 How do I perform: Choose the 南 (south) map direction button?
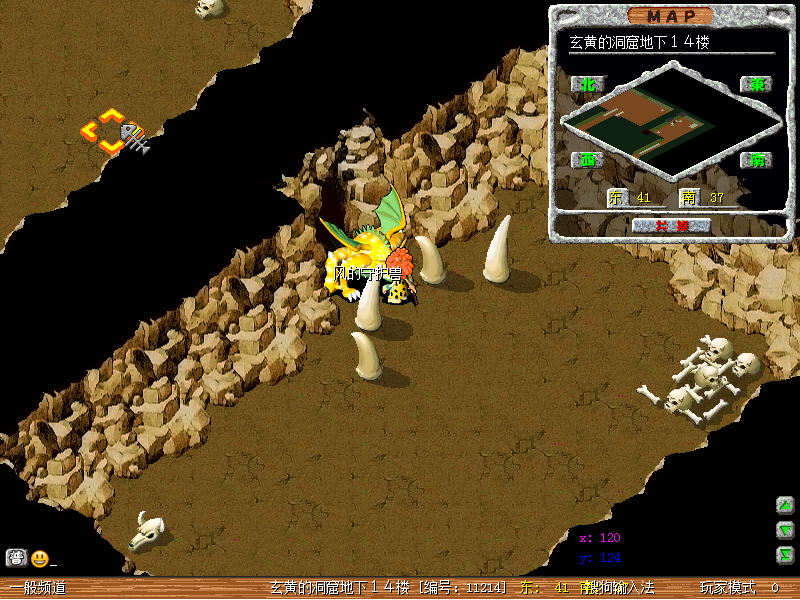[756, 160]
